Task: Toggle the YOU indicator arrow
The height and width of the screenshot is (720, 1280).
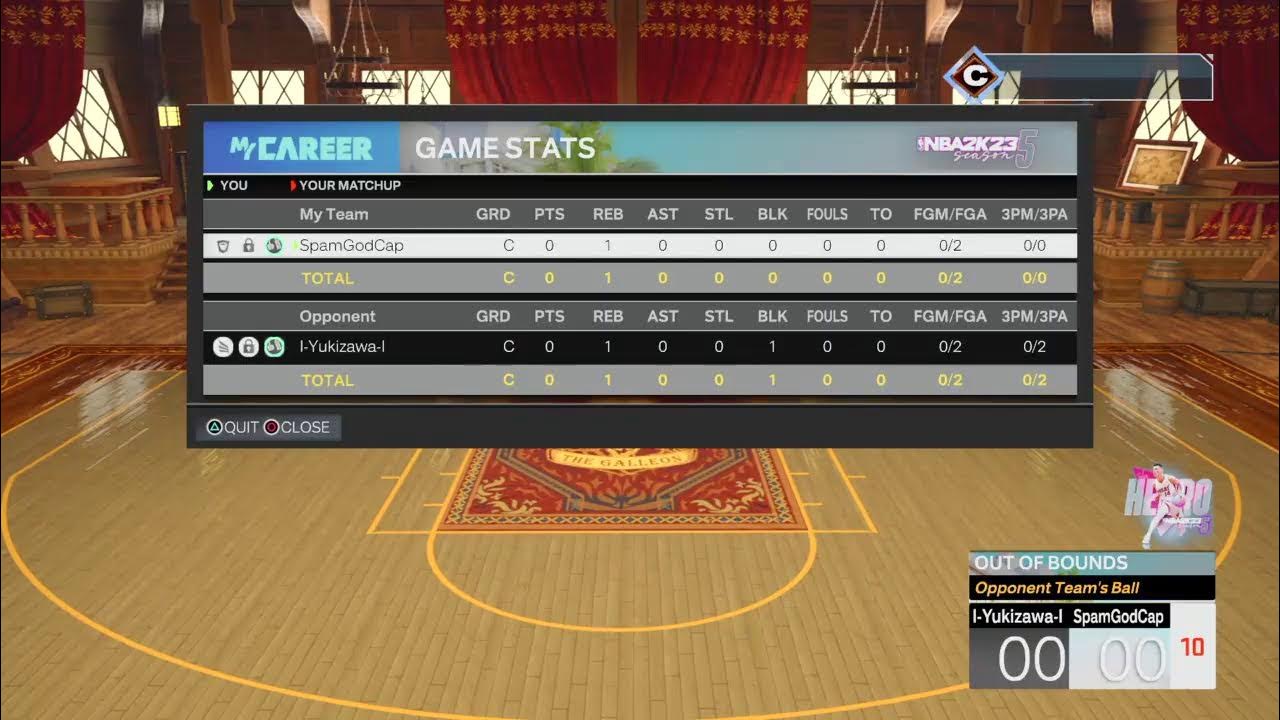Action: 210,185
